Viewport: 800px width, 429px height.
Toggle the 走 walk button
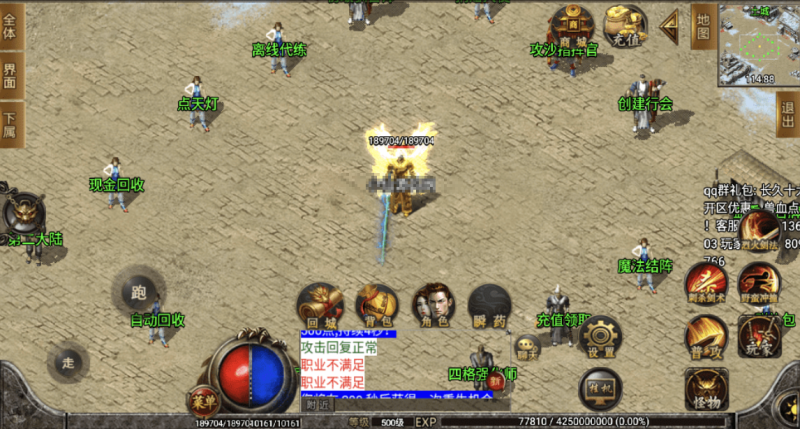point(68,362)
